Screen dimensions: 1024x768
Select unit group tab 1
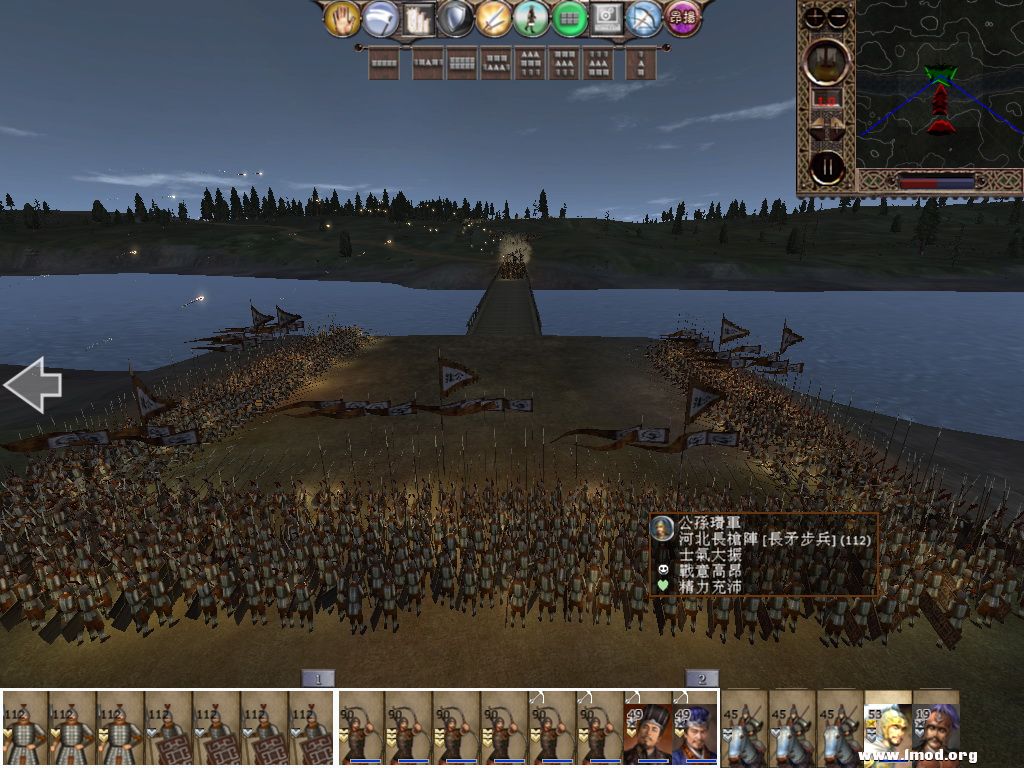tap(317, 678)
